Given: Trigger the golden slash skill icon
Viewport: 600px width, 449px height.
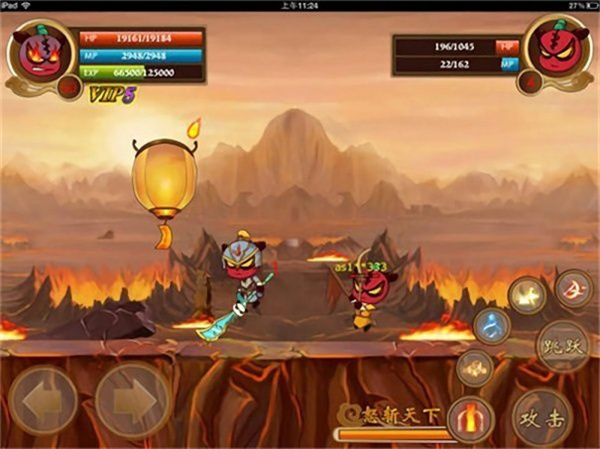Looking at the screenshot, I should pyautogui.click(x=526, y=295).
